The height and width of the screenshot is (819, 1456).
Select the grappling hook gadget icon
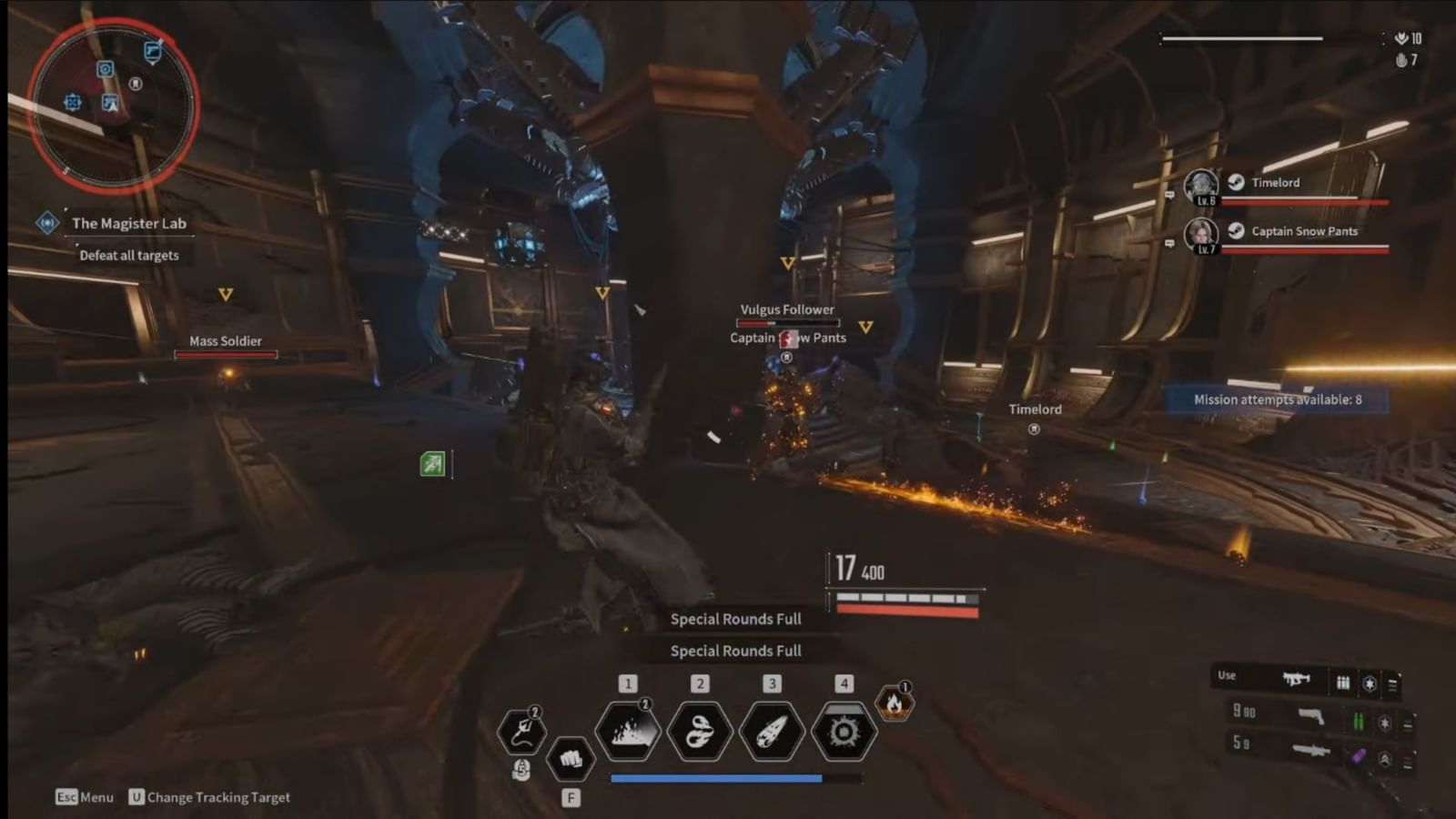click(x=521, y=730)
